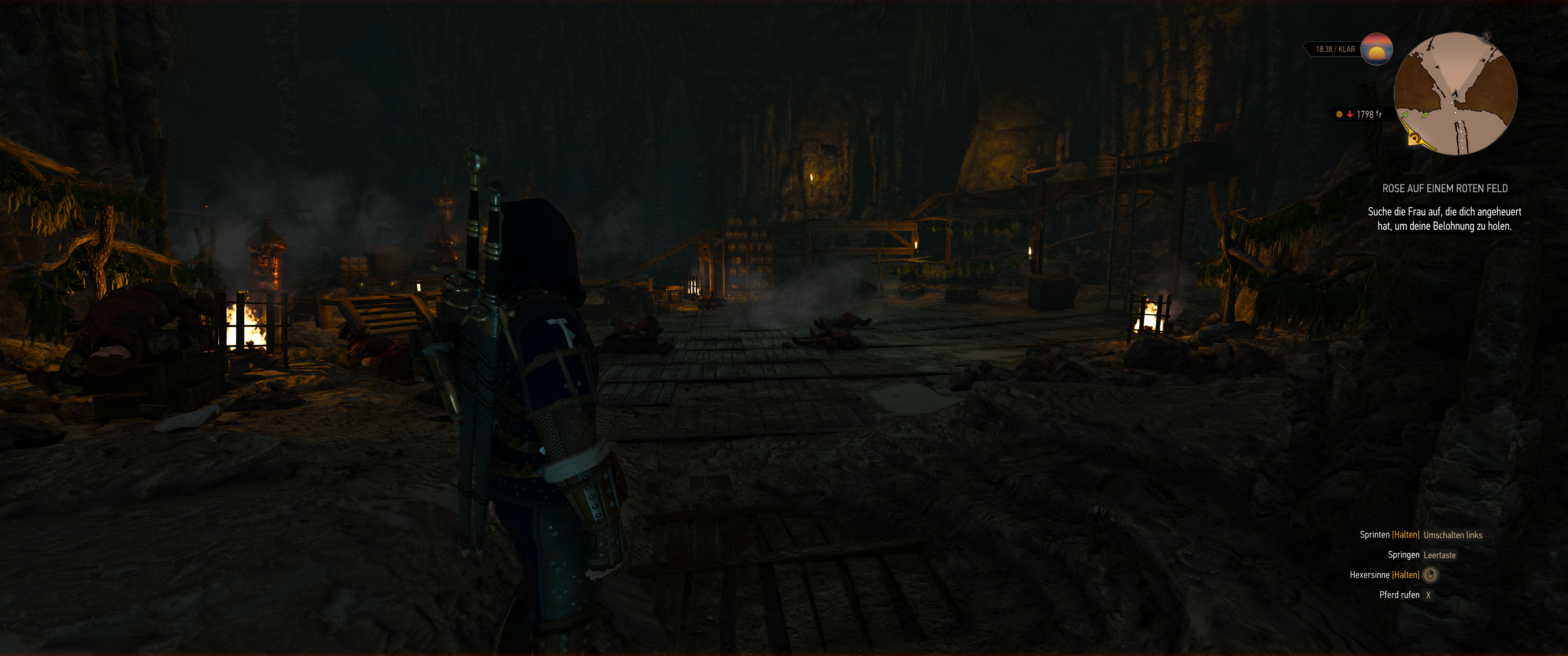Click the Umschalten links key label
The width and height of the screenshot is (1568, 656).
coord(1453,536)
